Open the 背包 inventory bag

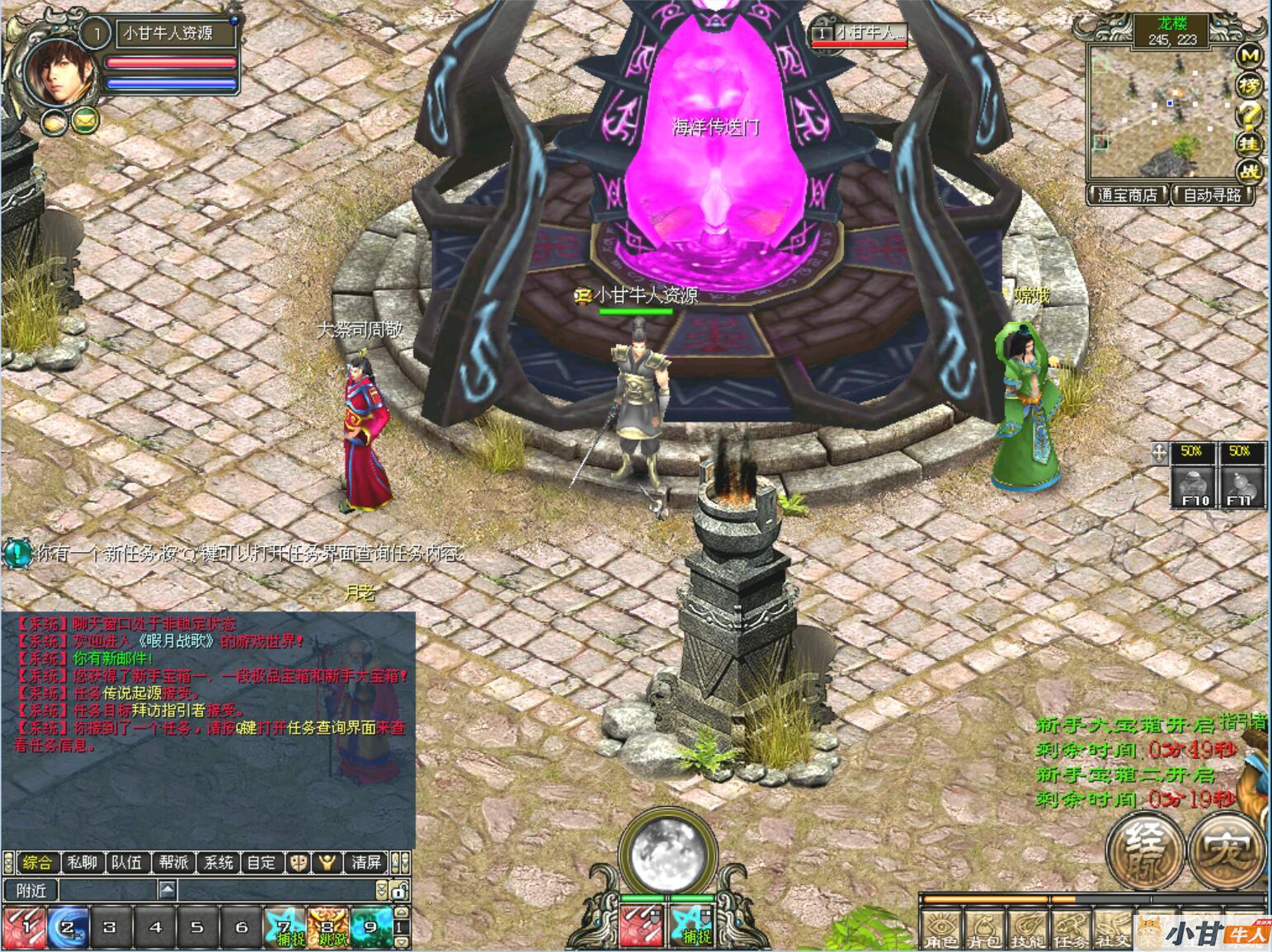tap(982, 930)
